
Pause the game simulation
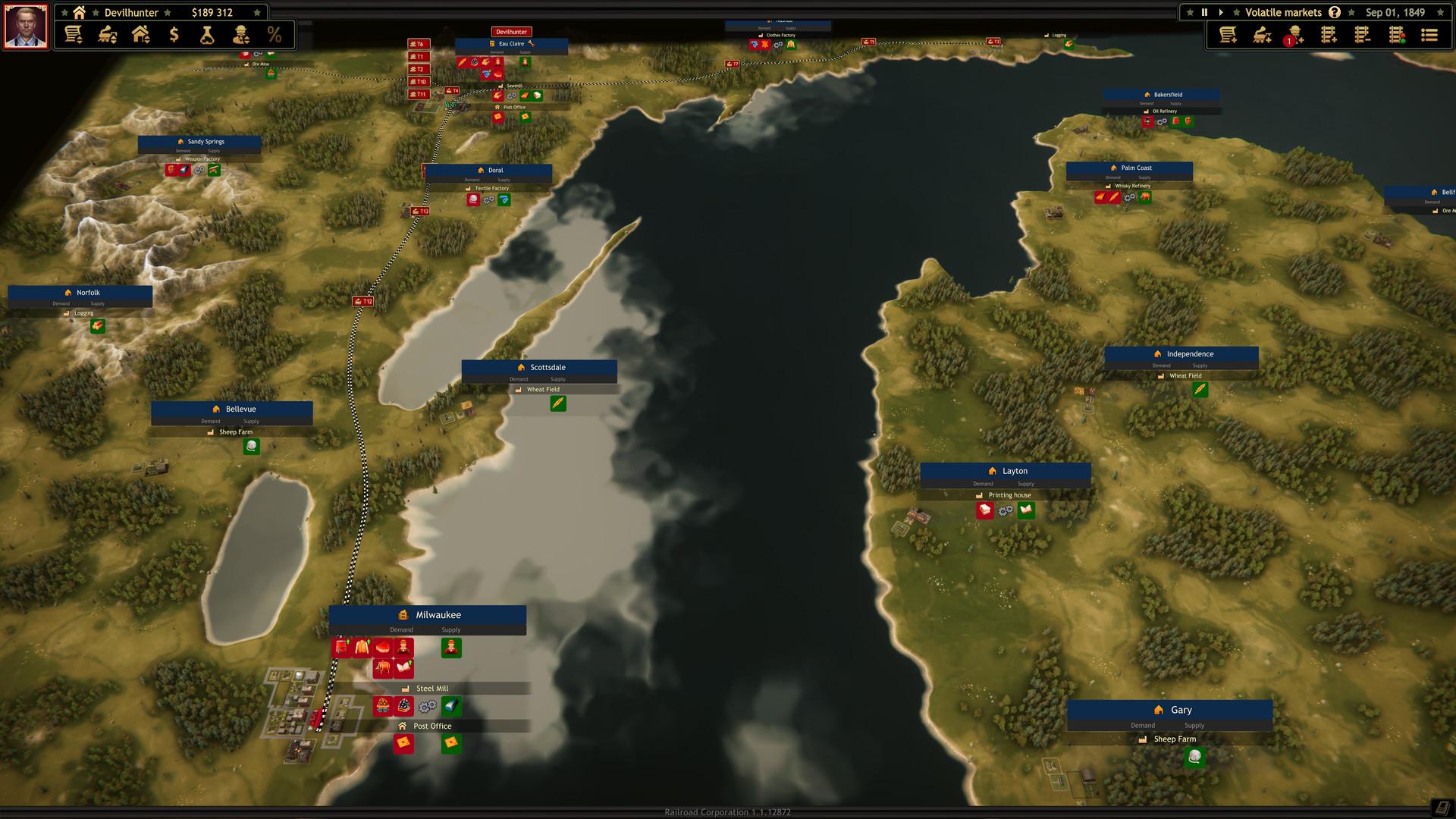coord(1204,12)
